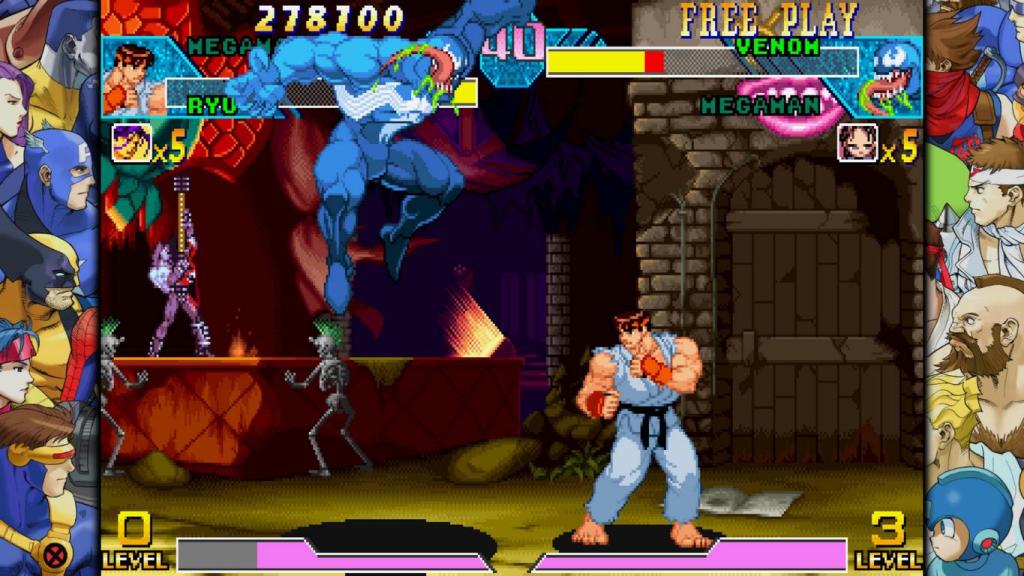Choose player one's assist partner icon

point(131,143)
